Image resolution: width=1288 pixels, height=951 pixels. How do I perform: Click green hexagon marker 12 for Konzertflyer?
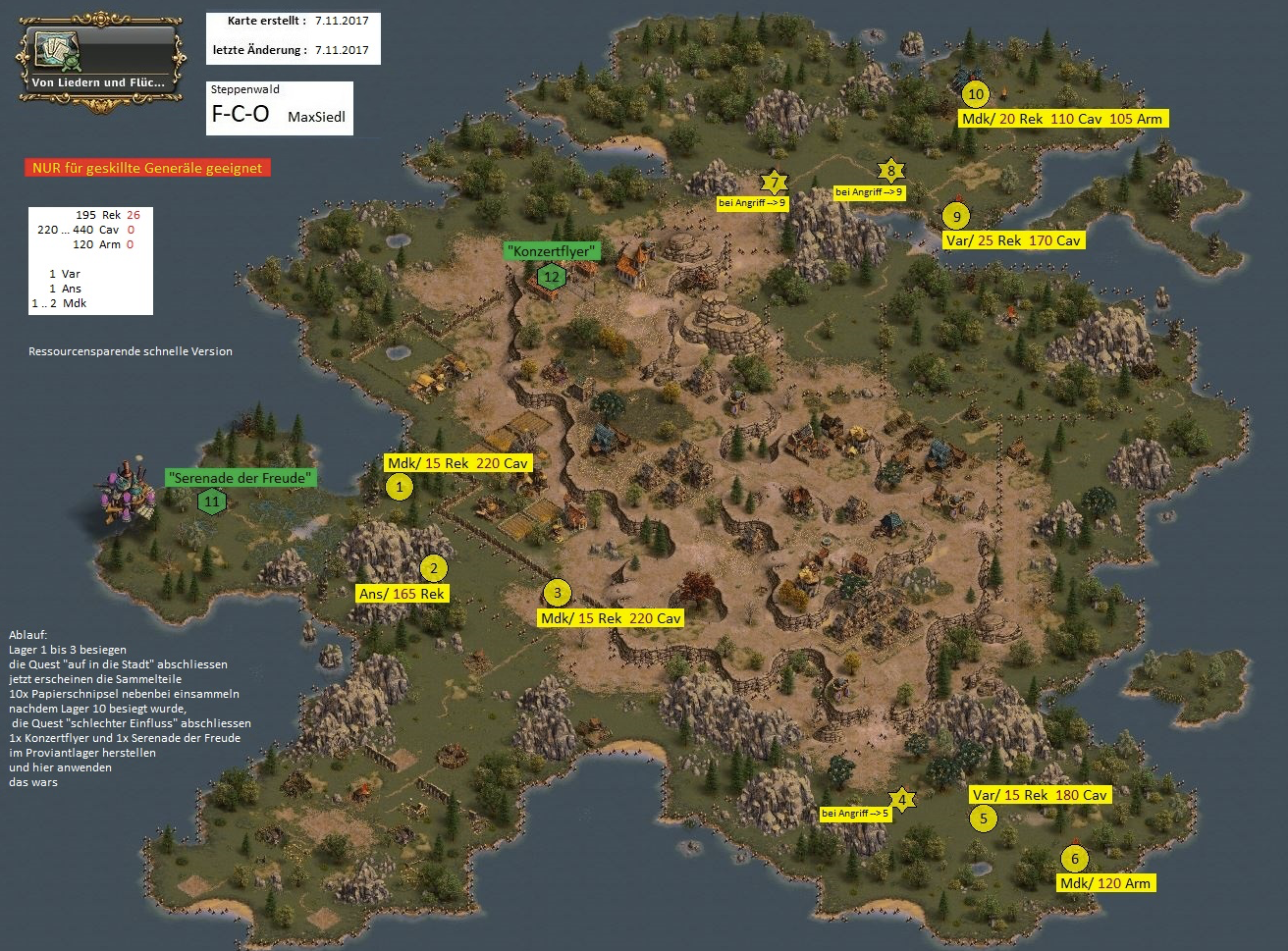coord(551,277)
